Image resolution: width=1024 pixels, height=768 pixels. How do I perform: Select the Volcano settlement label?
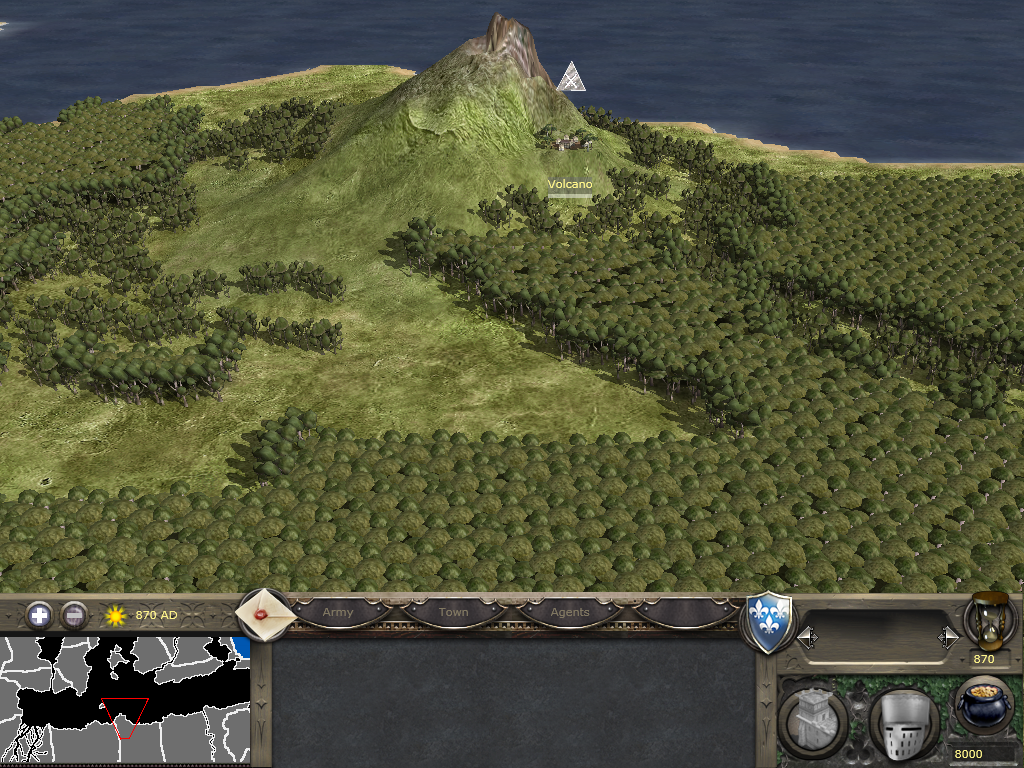(570, 184)
